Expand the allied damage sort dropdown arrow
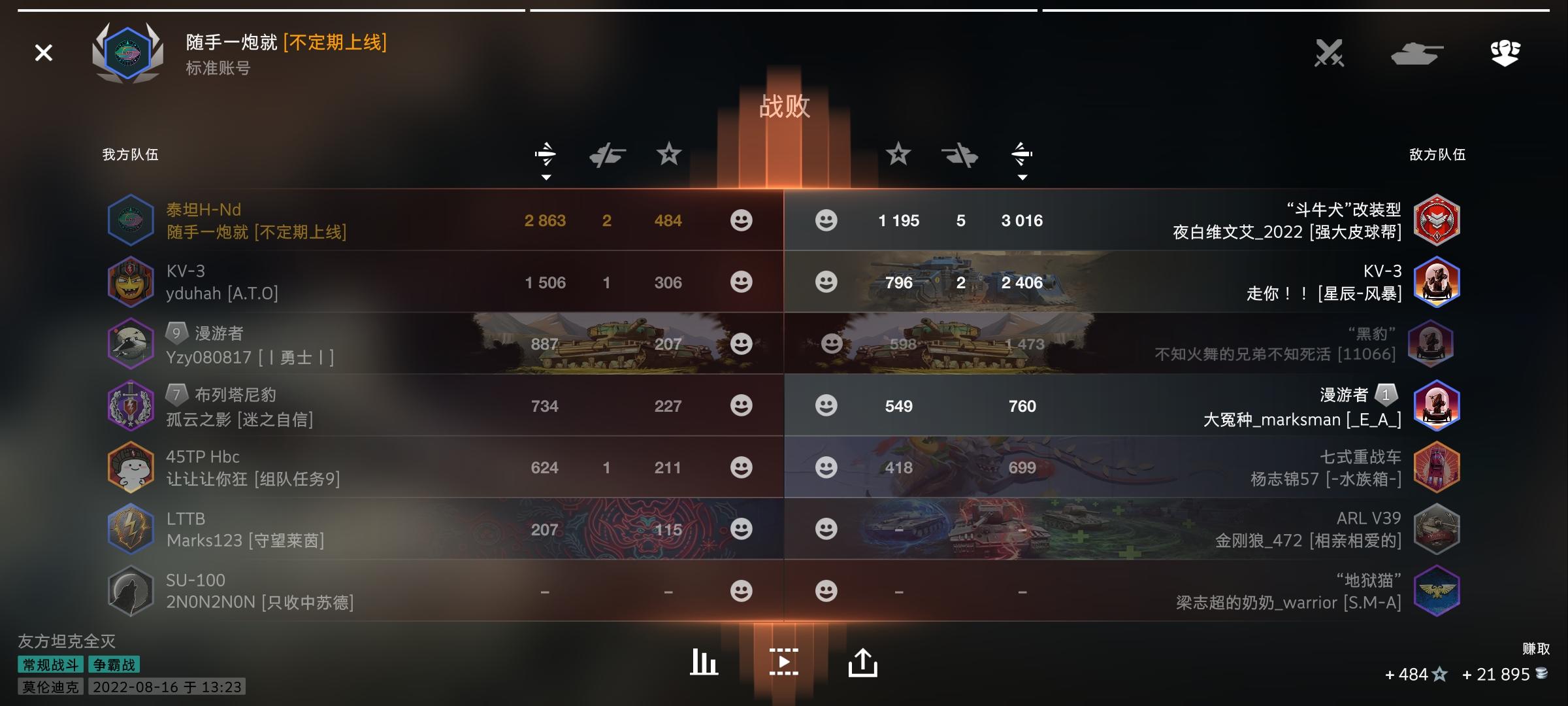1568x706 pixels. [x=546, y=176]
